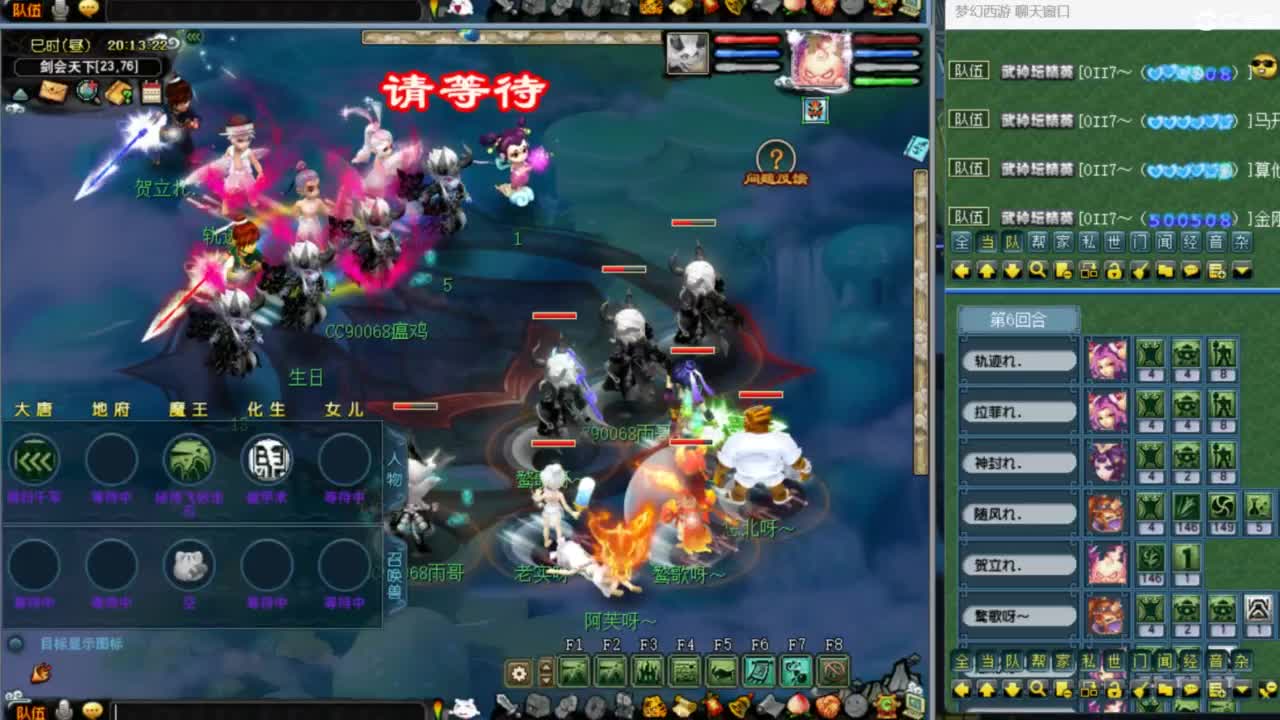Toggle the F8 prohibition-sign shortcut

click(x=833, y=672)
